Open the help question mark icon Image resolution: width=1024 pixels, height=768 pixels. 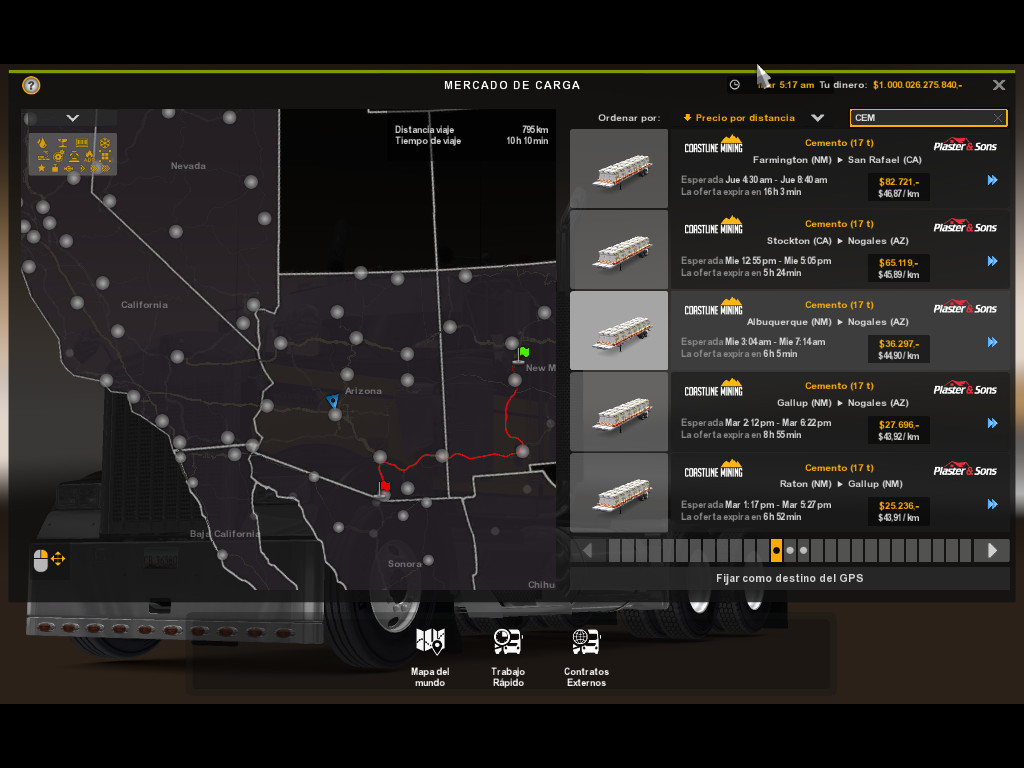[31, 85]
